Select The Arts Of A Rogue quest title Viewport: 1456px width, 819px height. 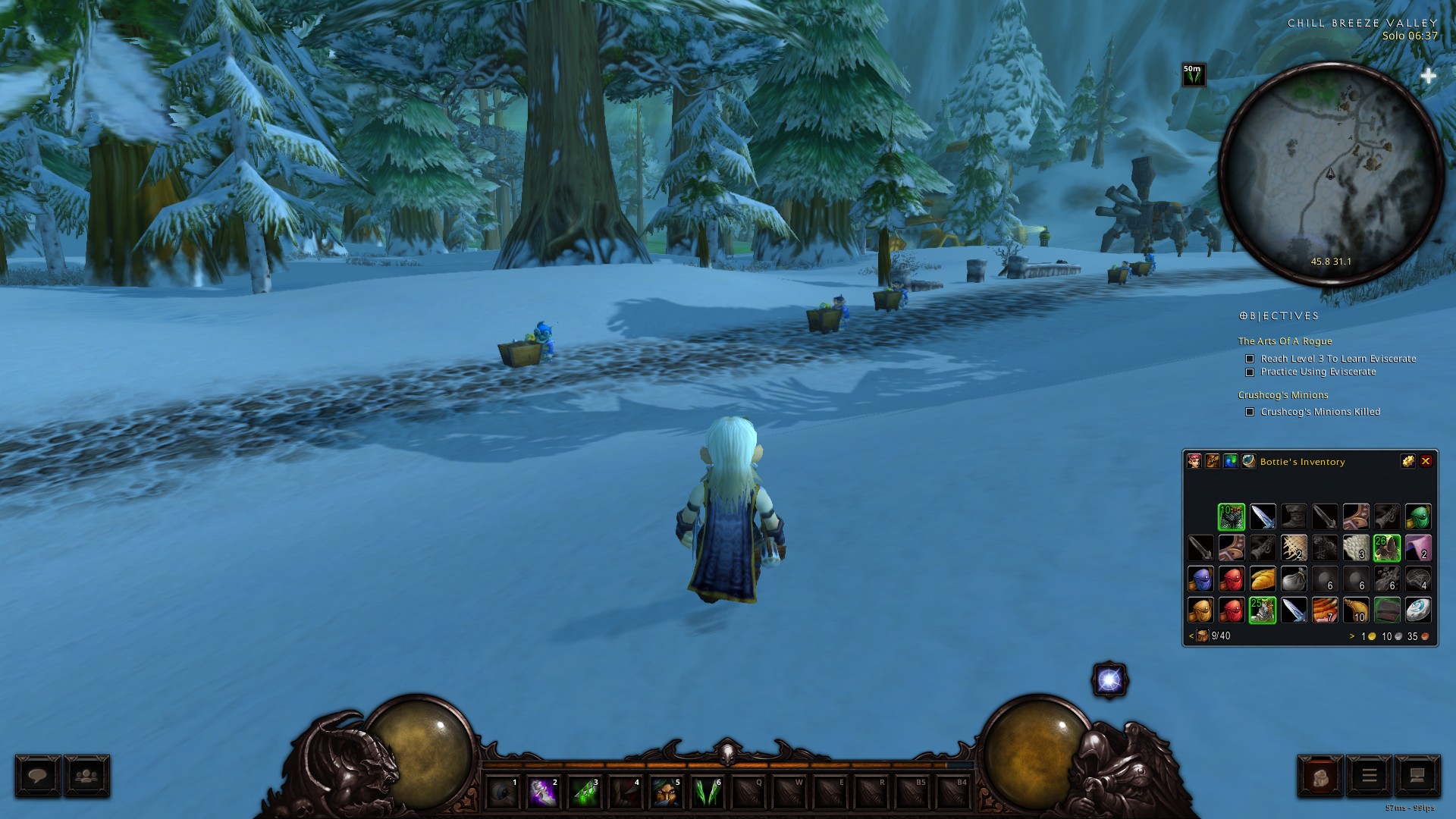1285,341
